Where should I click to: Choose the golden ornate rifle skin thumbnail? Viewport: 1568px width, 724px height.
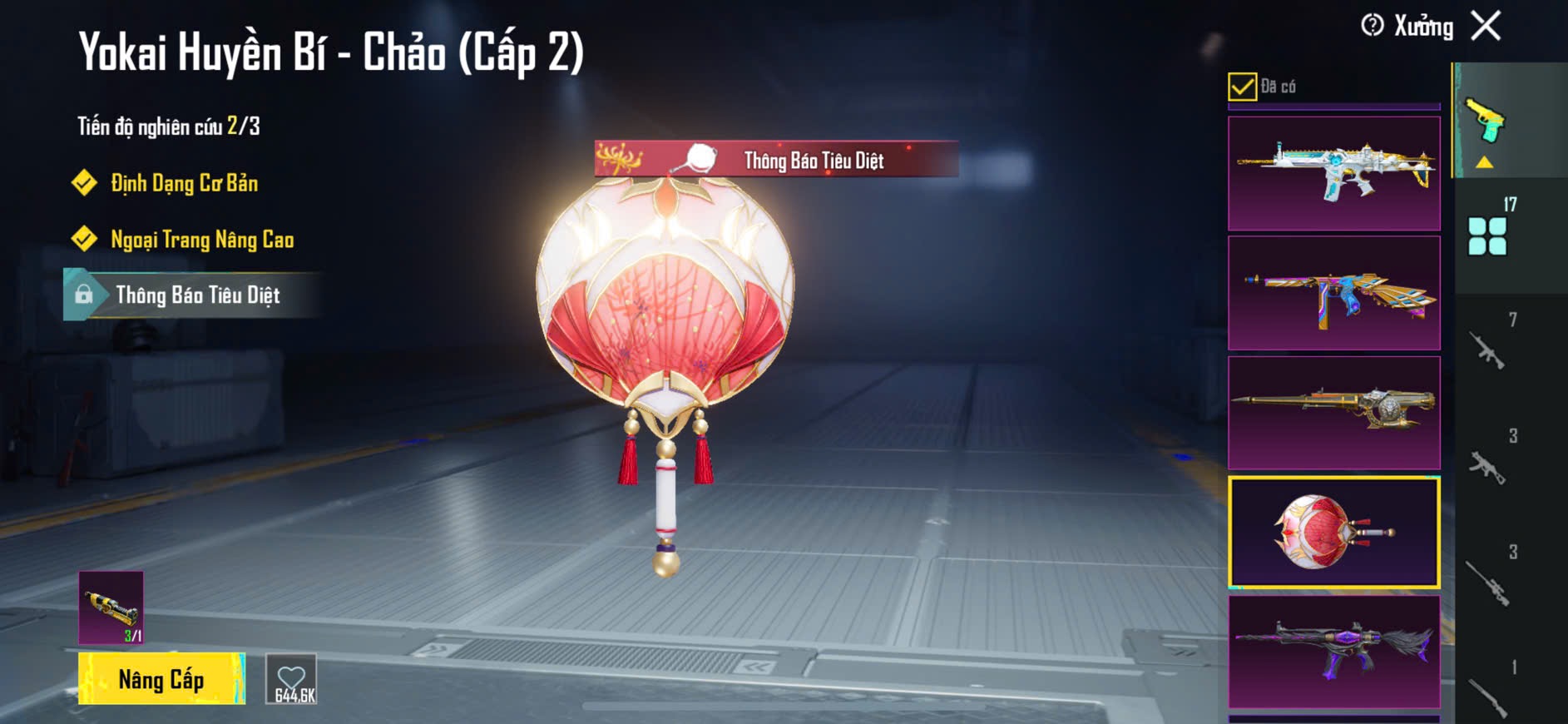tap(1333, 413)
